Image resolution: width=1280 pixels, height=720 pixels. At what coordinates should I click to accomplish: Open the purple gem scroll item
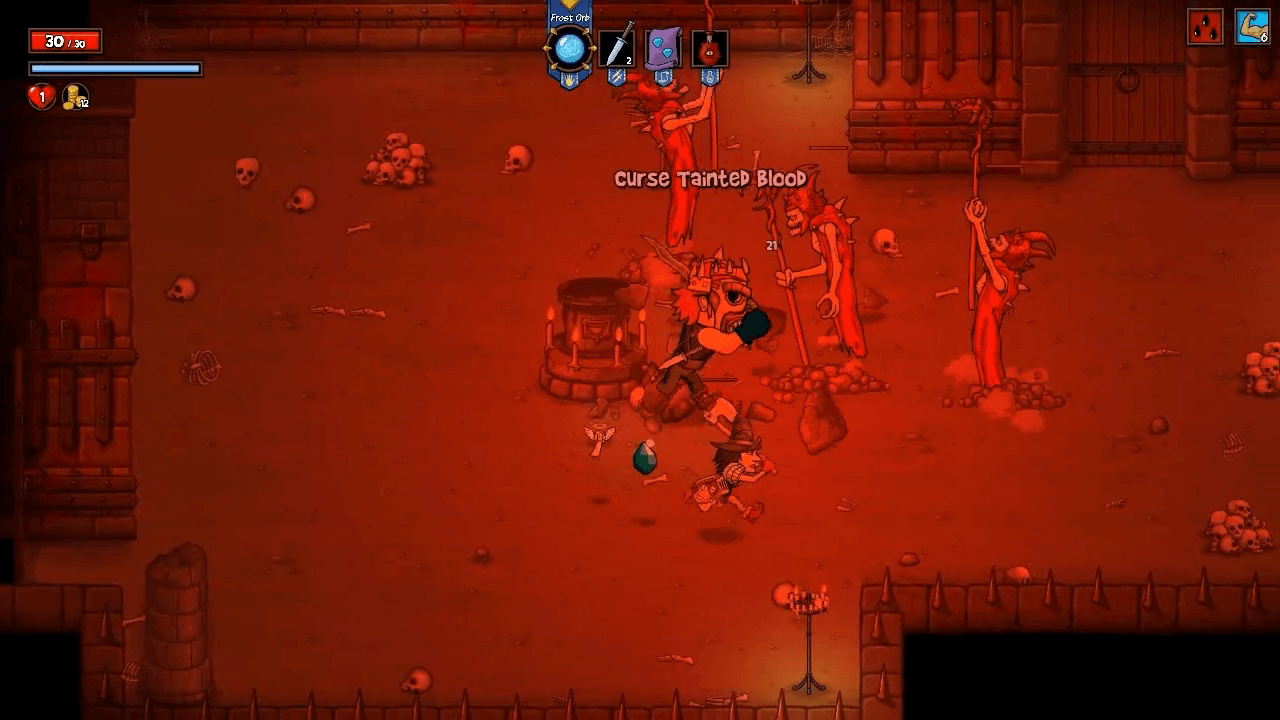click(662, 47)
